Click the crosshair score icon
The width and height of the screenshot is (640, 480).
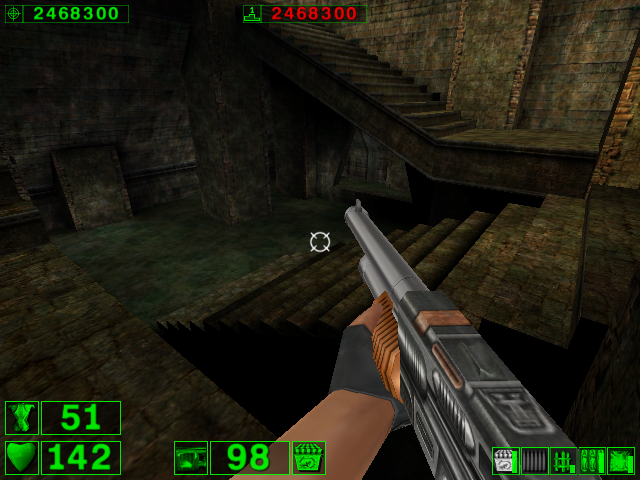click(13, 14)
